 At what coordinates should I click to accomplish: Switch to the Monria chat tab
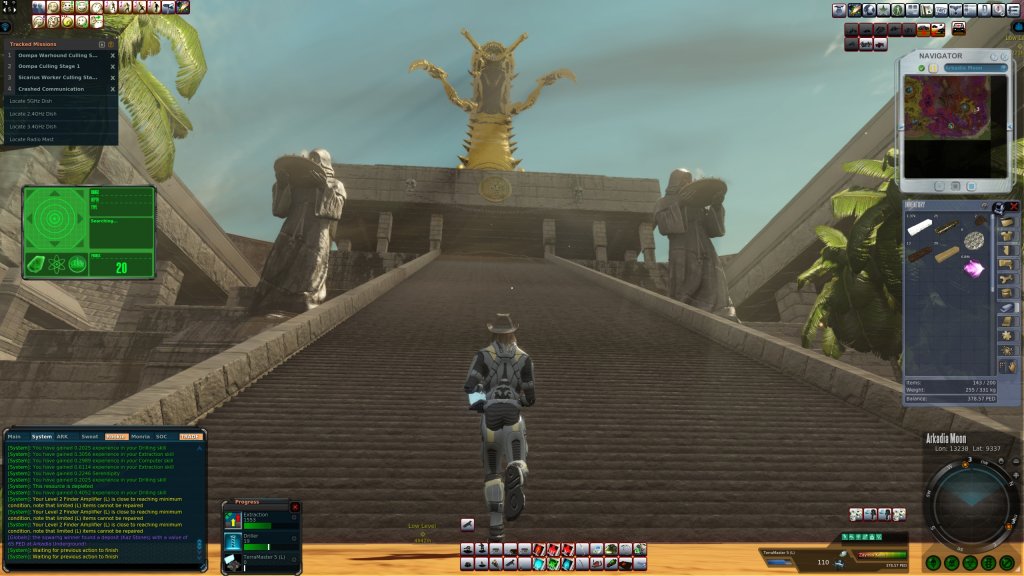point(140,436)
